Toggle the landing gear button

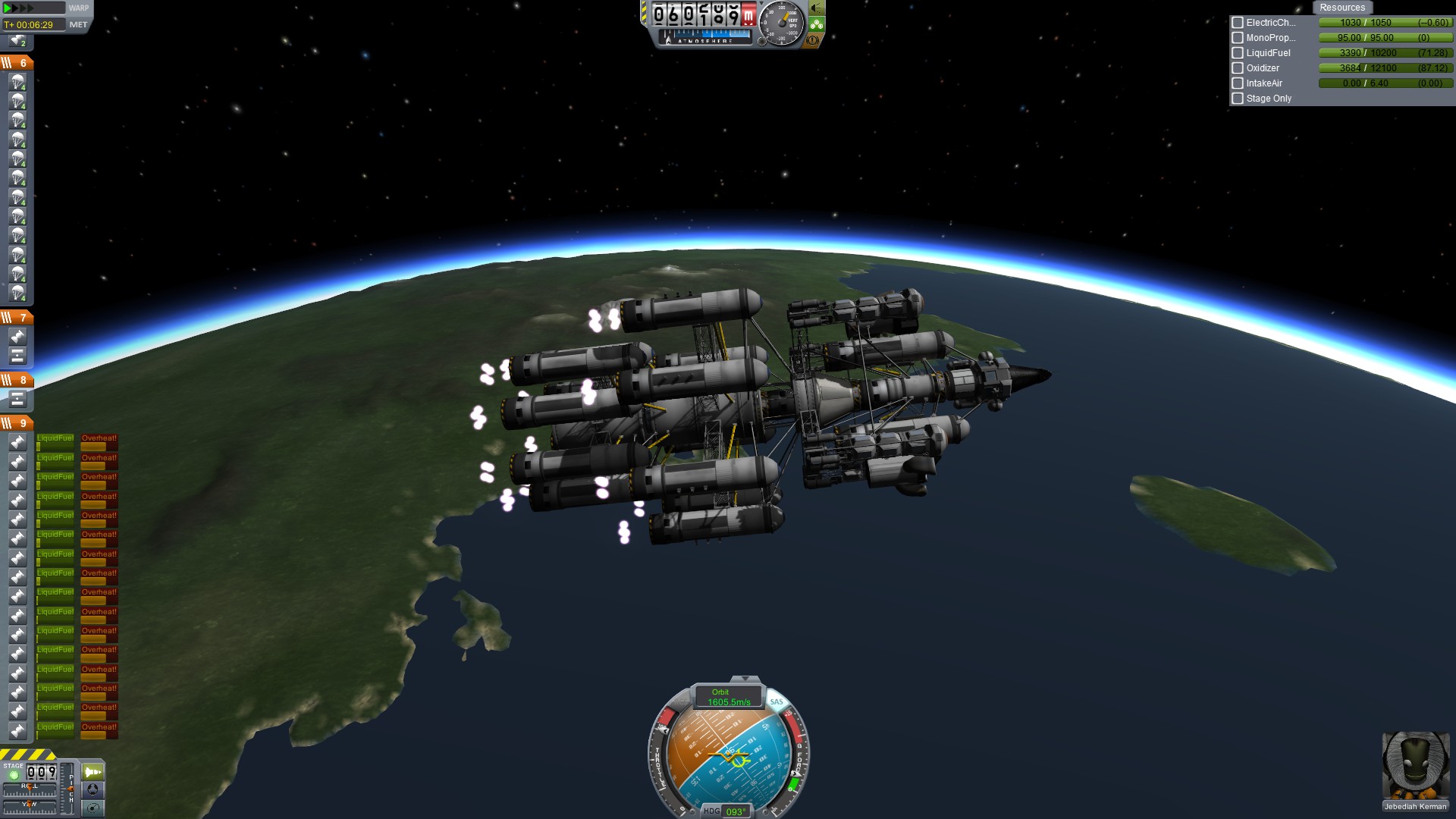pos(817,24)
